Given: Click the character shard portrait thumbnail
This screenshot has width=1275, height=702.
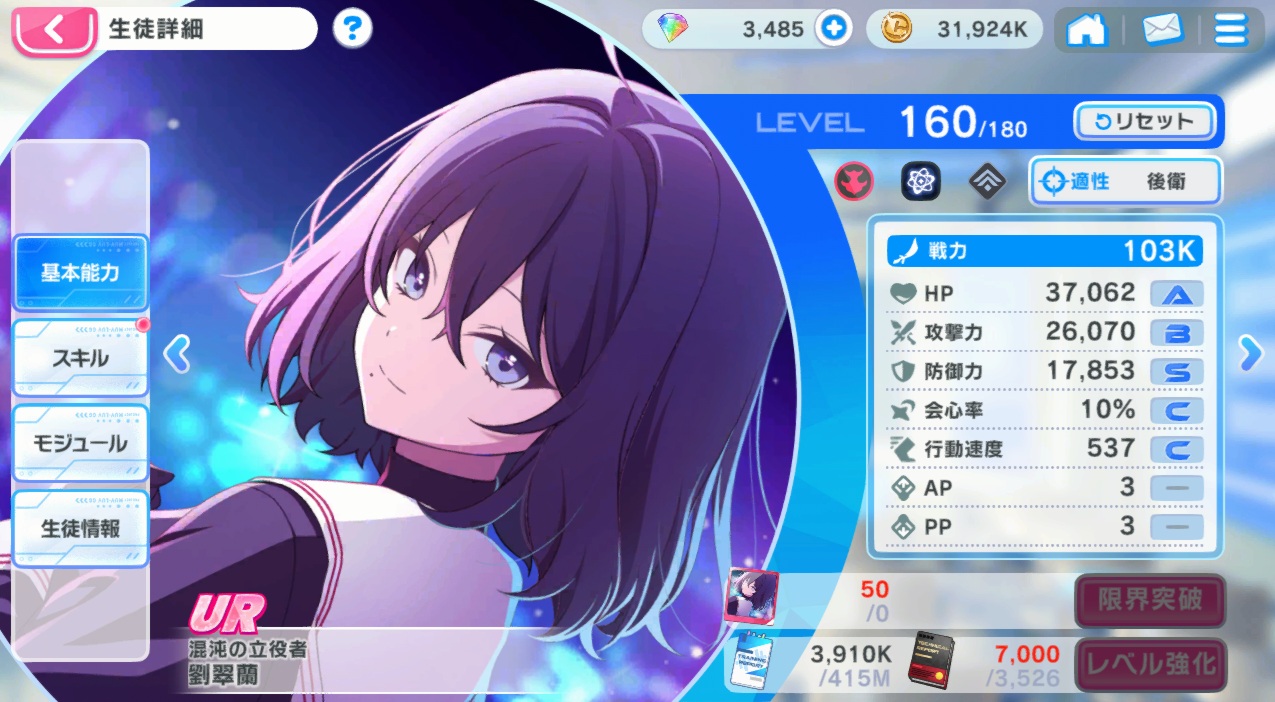Looking at the screenshot, I should coord(751,596).
